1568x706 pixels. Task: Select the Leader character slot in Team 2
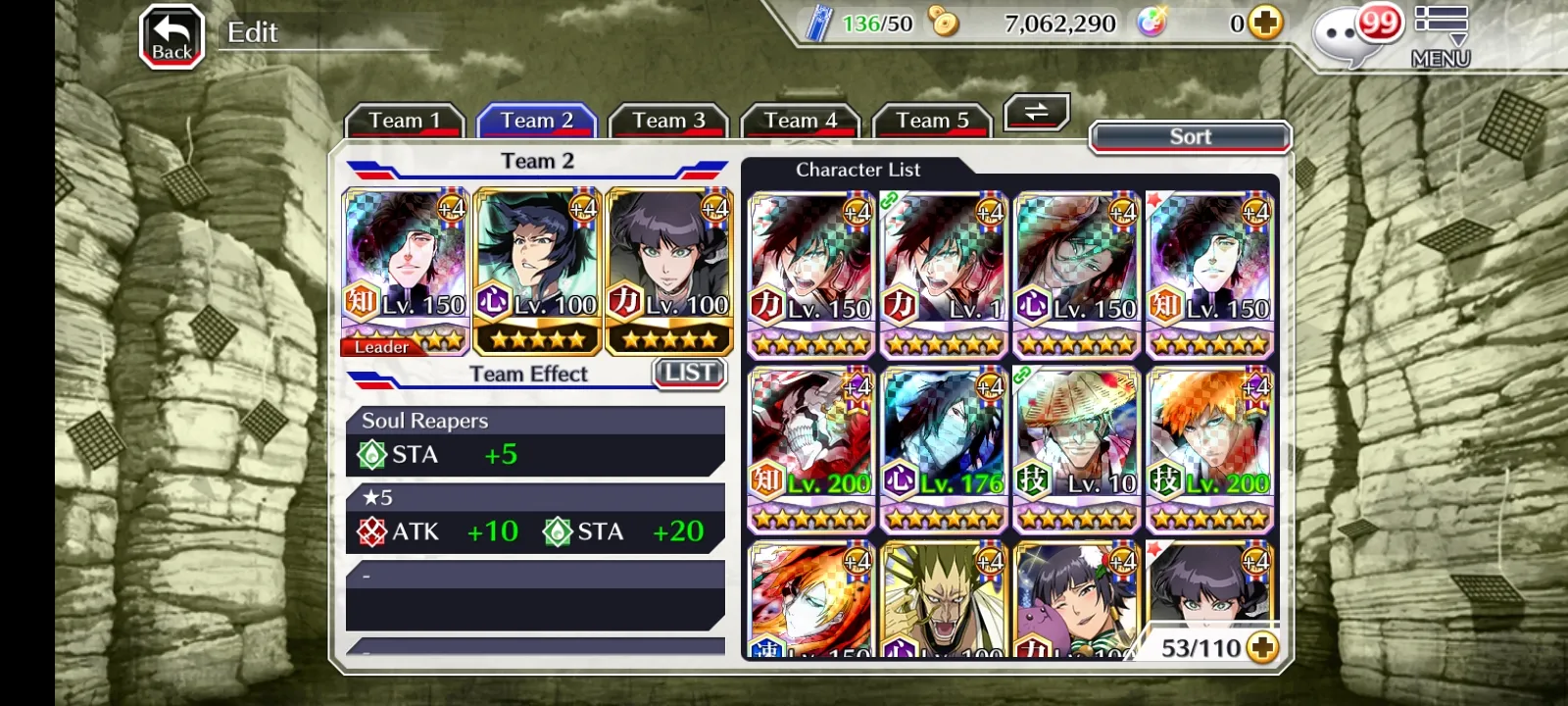point(406,272)
